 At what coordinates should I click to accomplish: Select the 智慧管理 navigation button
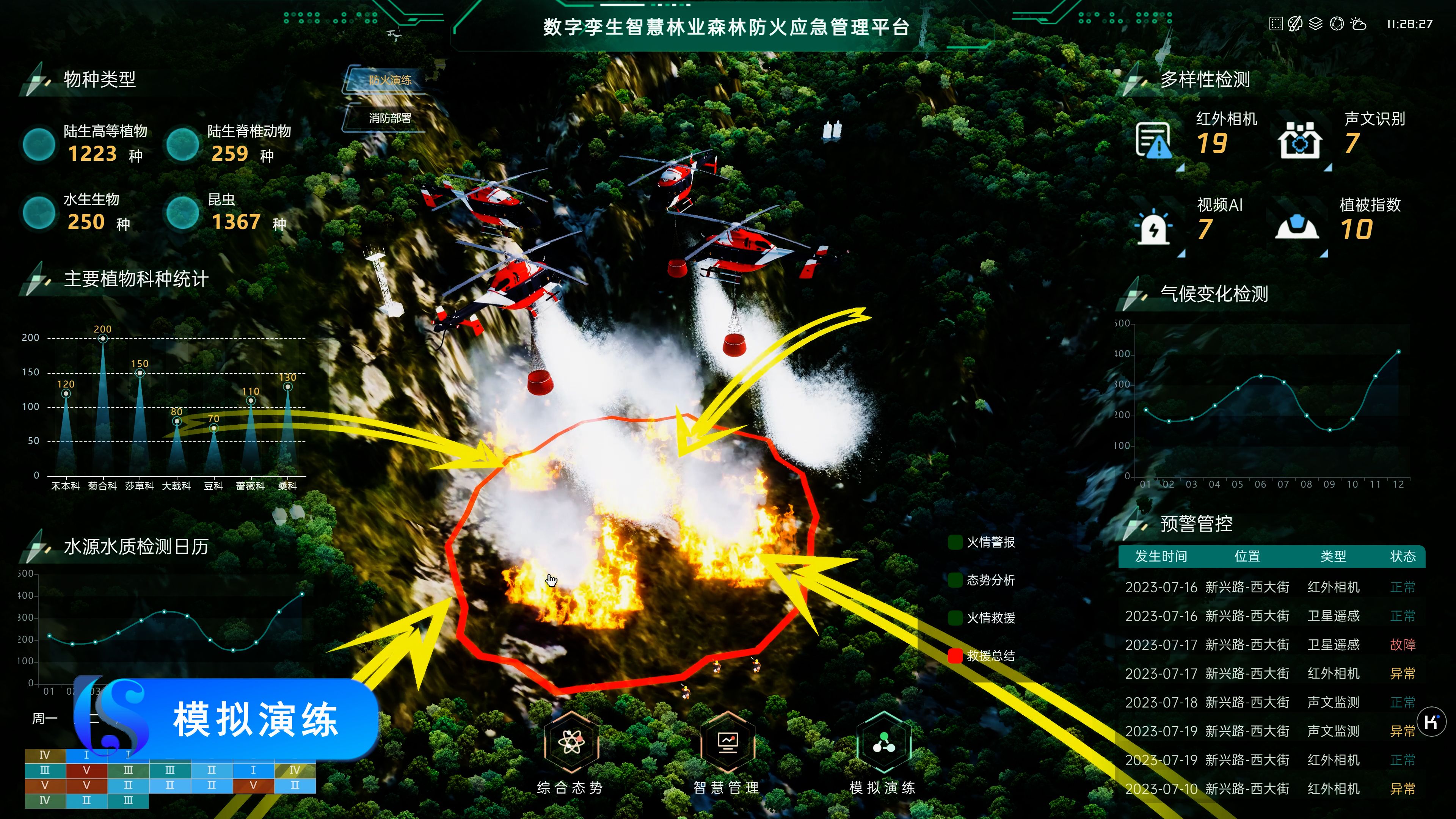pyautogui.click(x=727, y=743)
